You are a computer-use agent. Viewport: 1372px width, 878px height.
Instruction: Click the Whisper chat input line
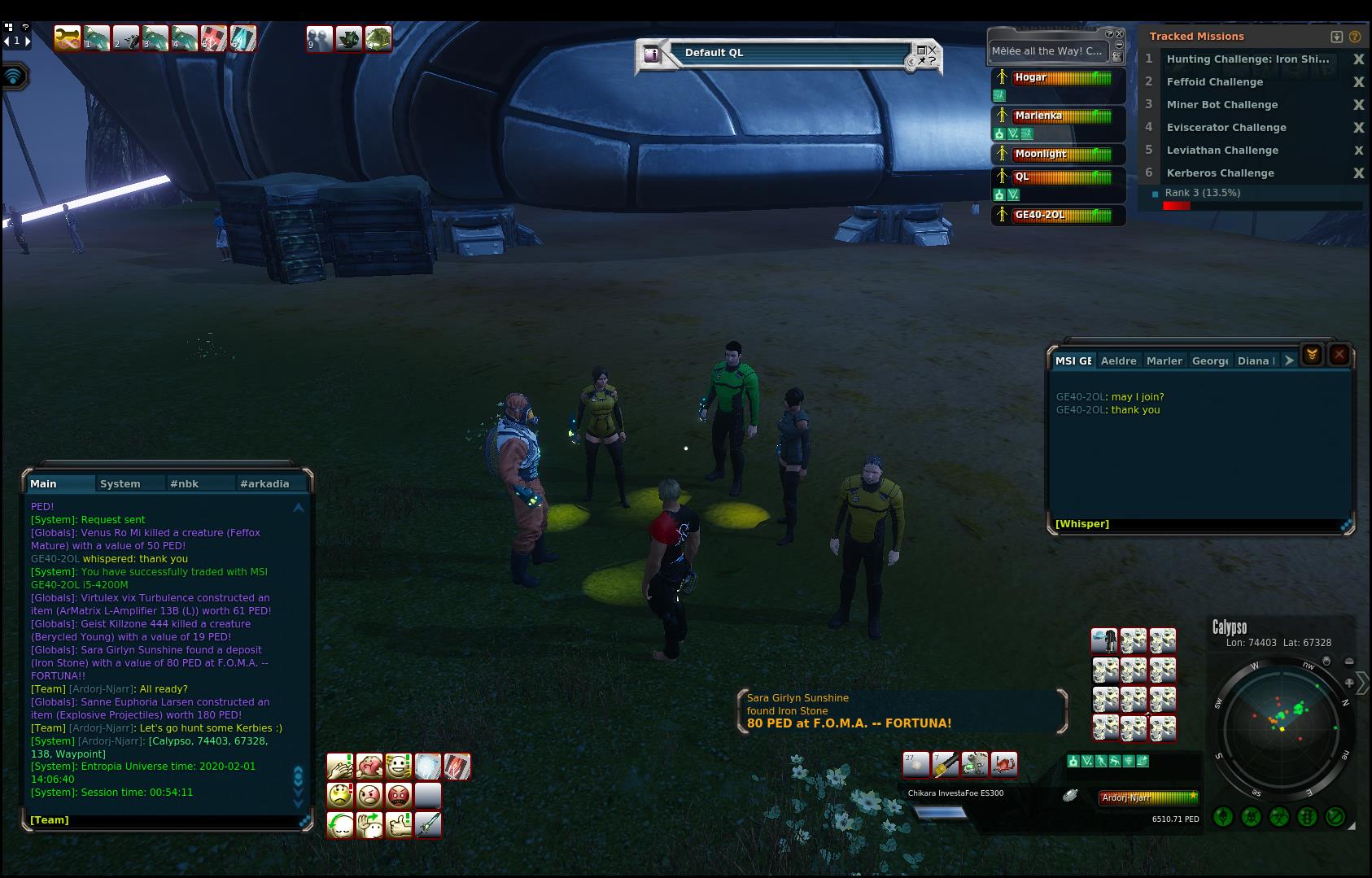[1196, 524]
